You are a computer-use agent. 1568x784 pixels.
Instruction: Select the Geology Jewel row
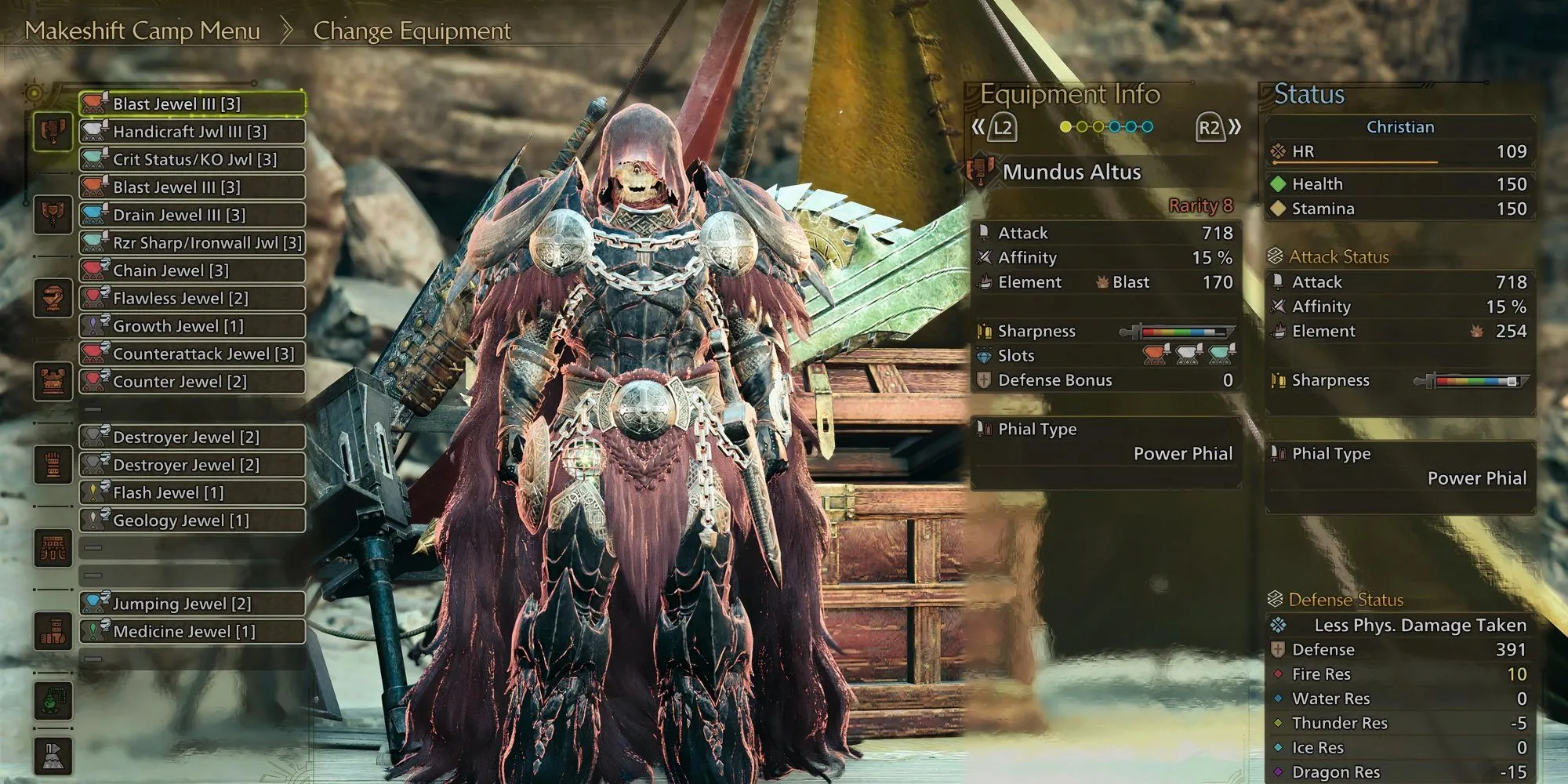point(192,521)
